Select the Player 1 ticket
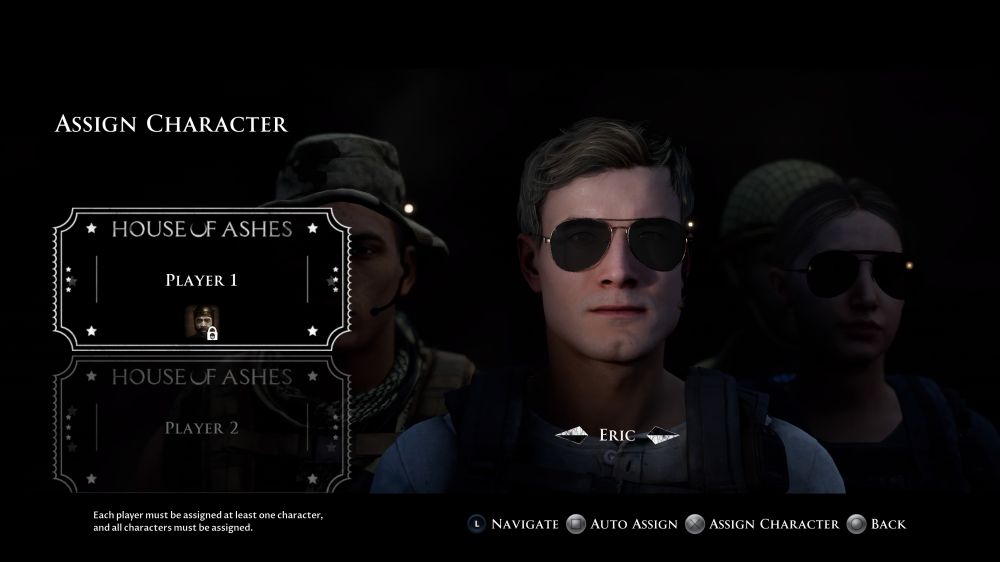The width and height of the screenshot is (1000, 562). coord(201,279)
